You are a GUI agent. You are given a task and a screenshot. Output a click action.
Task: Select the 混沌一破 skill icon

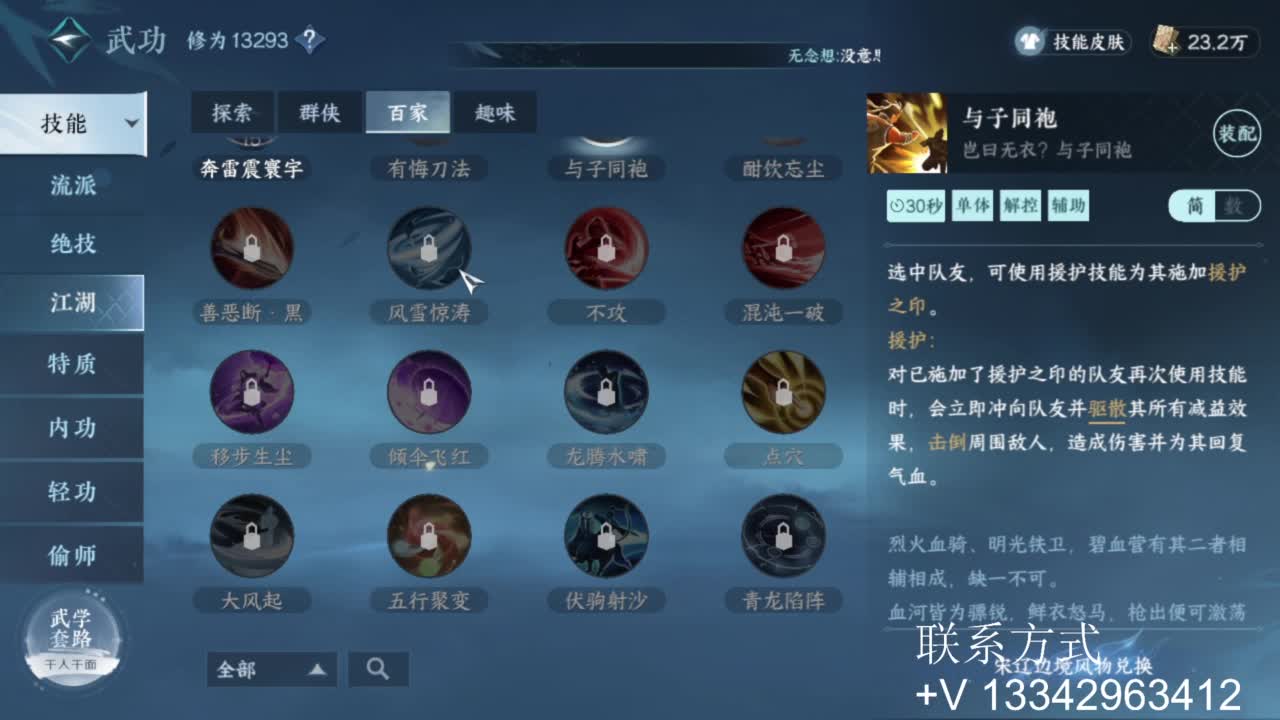[784, 249]
